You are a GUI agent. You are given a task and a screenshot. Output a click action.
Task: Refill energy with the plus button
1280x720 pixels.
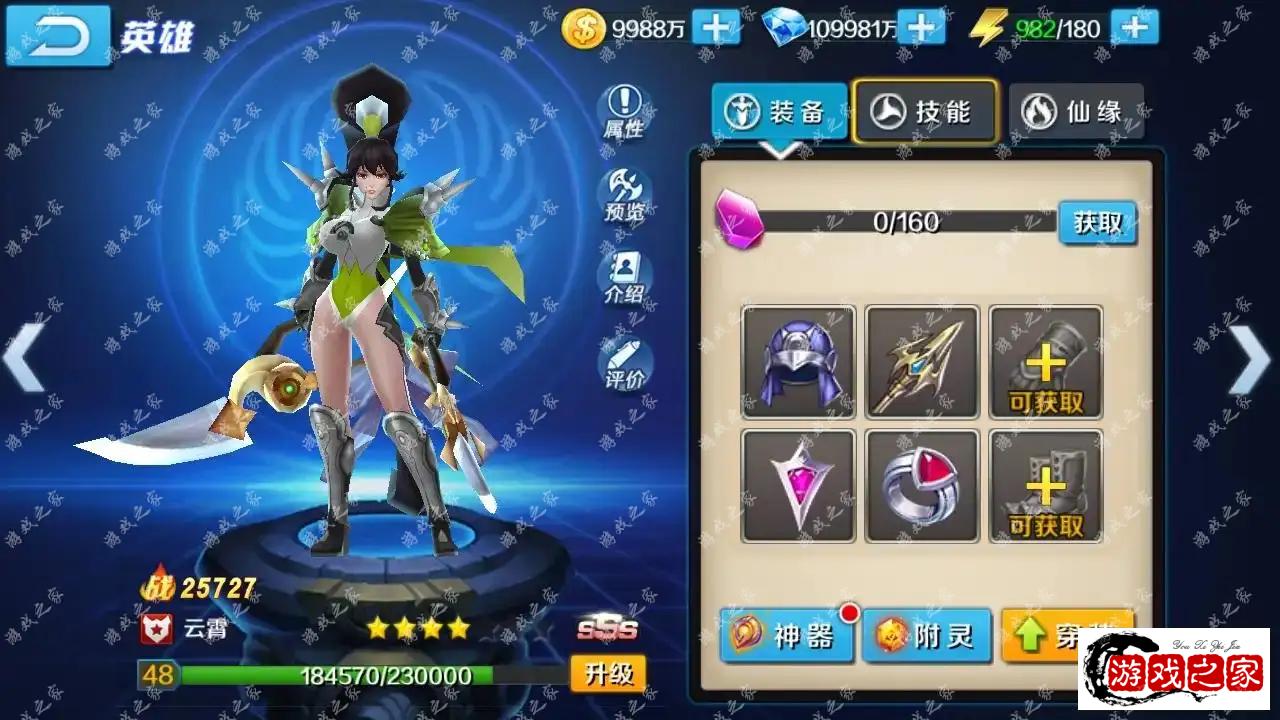pos(1134,28)
